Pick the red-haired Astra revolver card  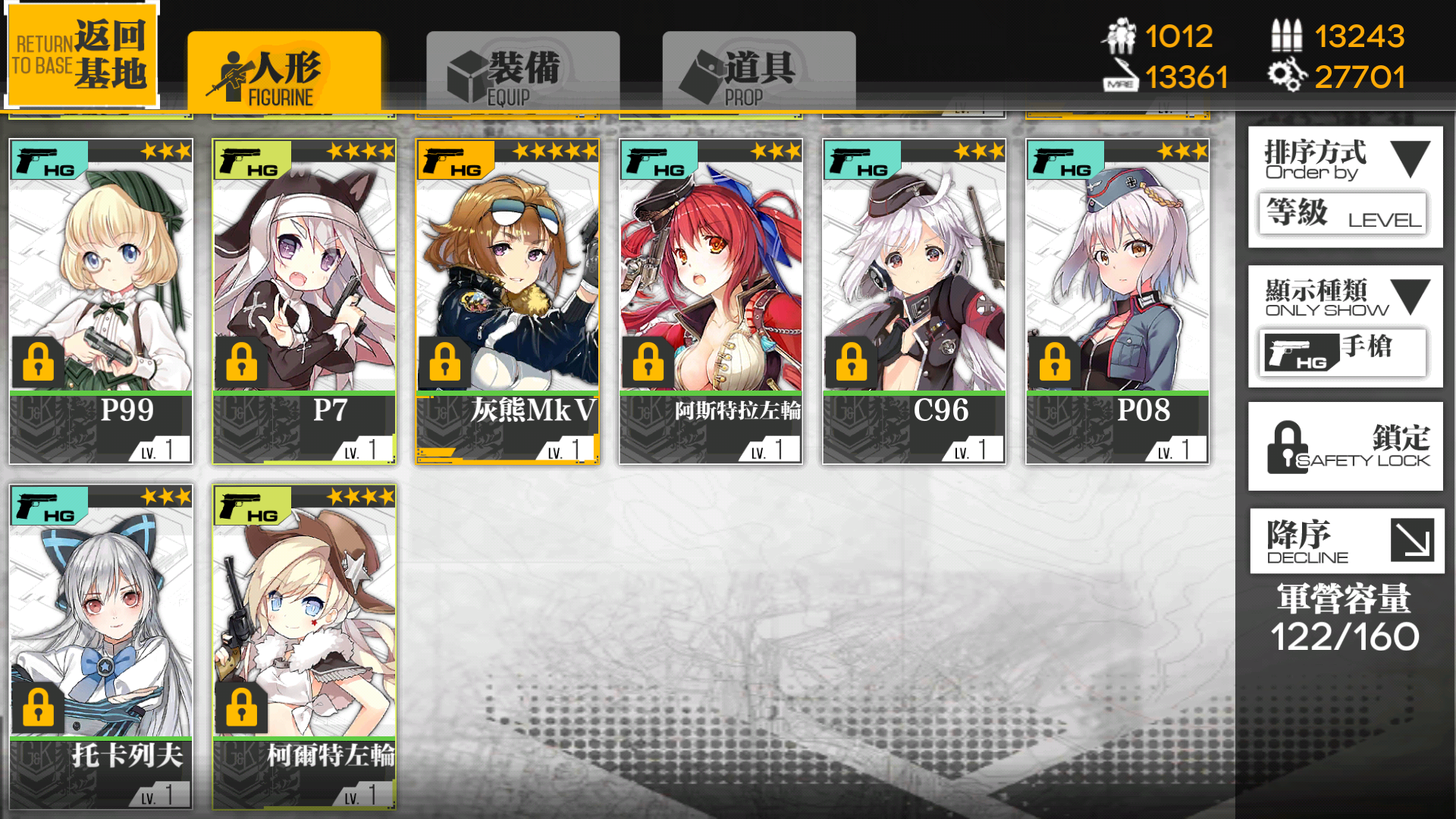click(711, 301)
